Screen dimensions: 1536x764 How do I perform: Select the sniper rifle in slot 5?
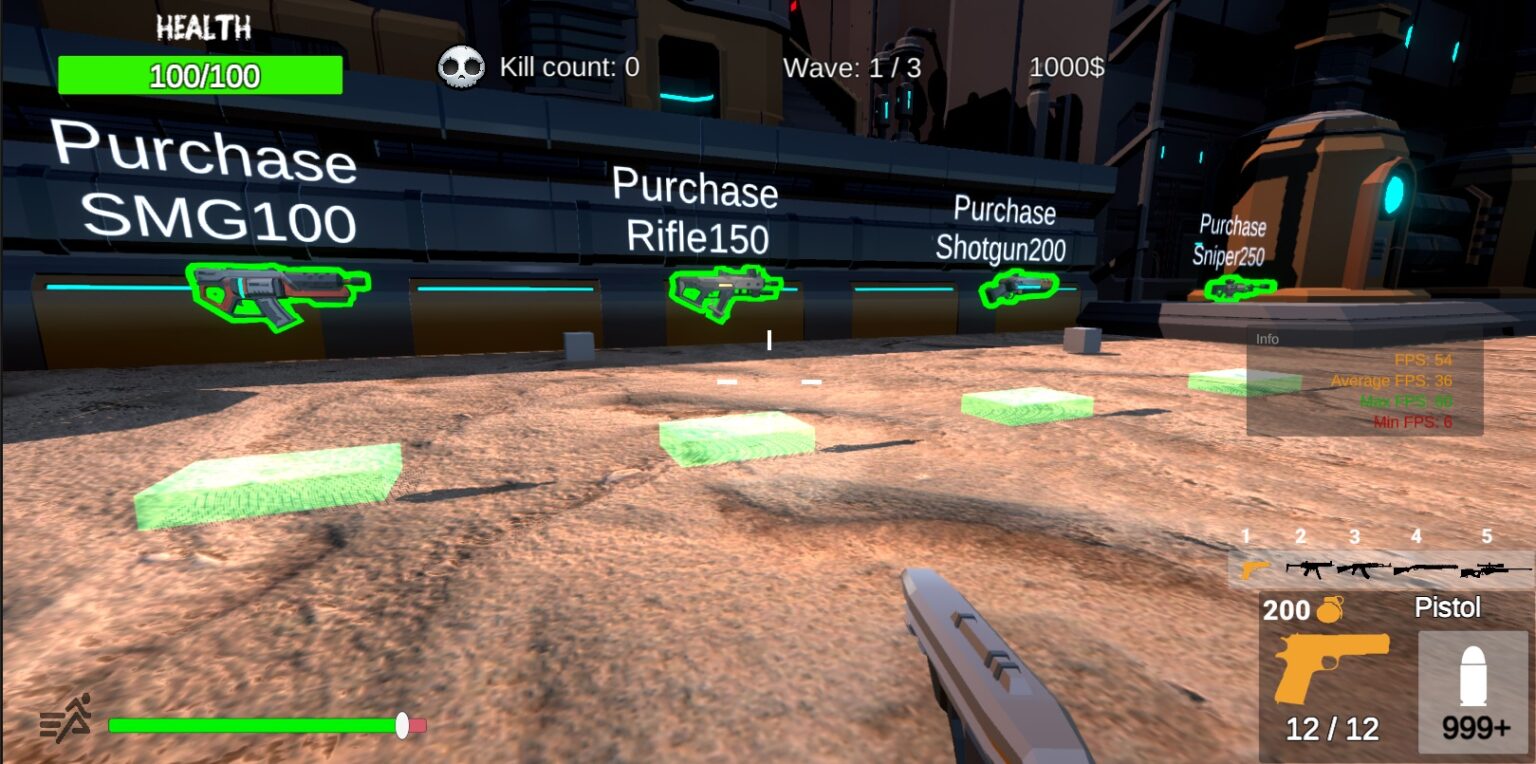point(1494,570)
